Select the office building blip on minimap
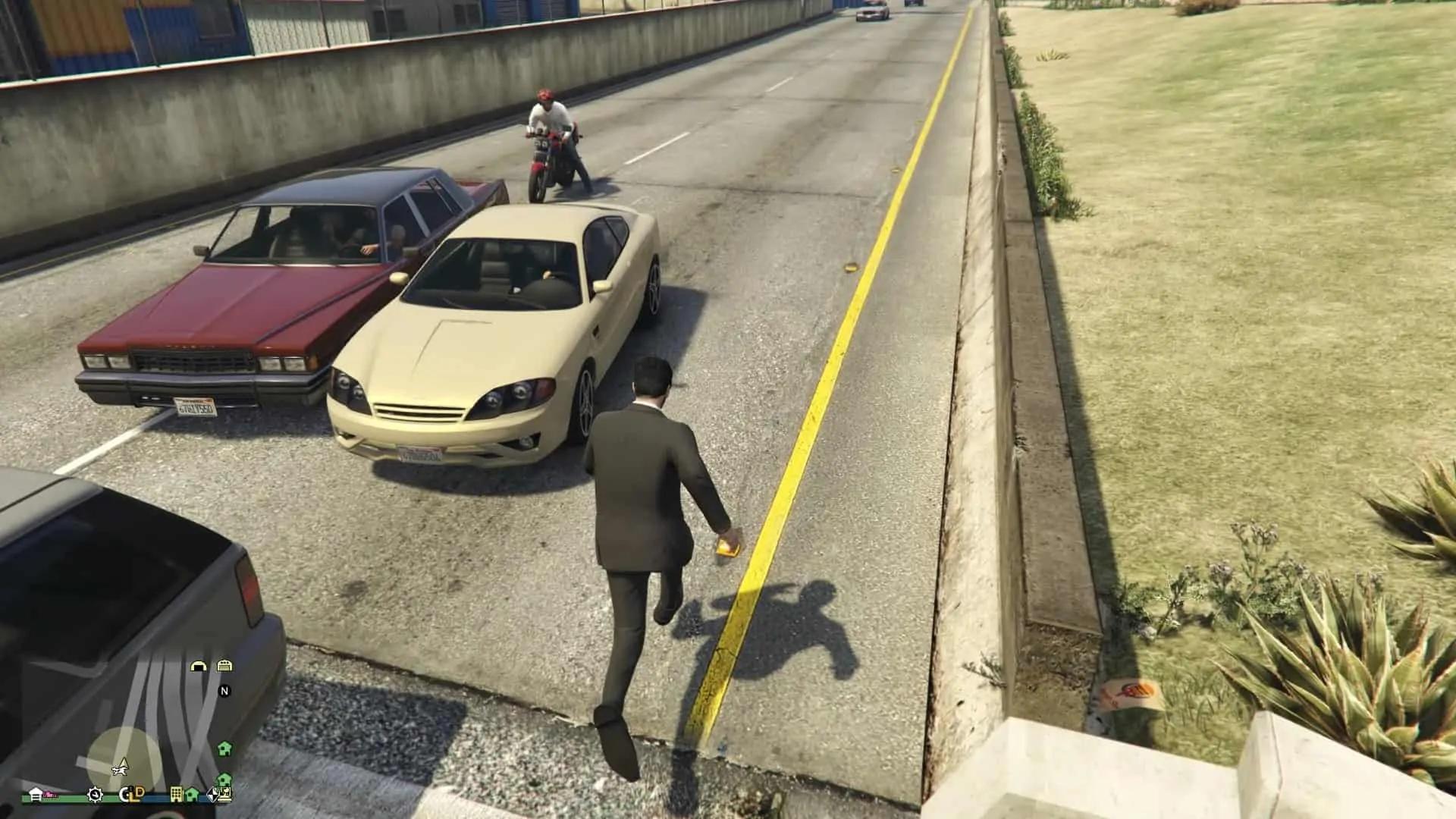This screenshot has width=1456, height=819. click(176, 794)
